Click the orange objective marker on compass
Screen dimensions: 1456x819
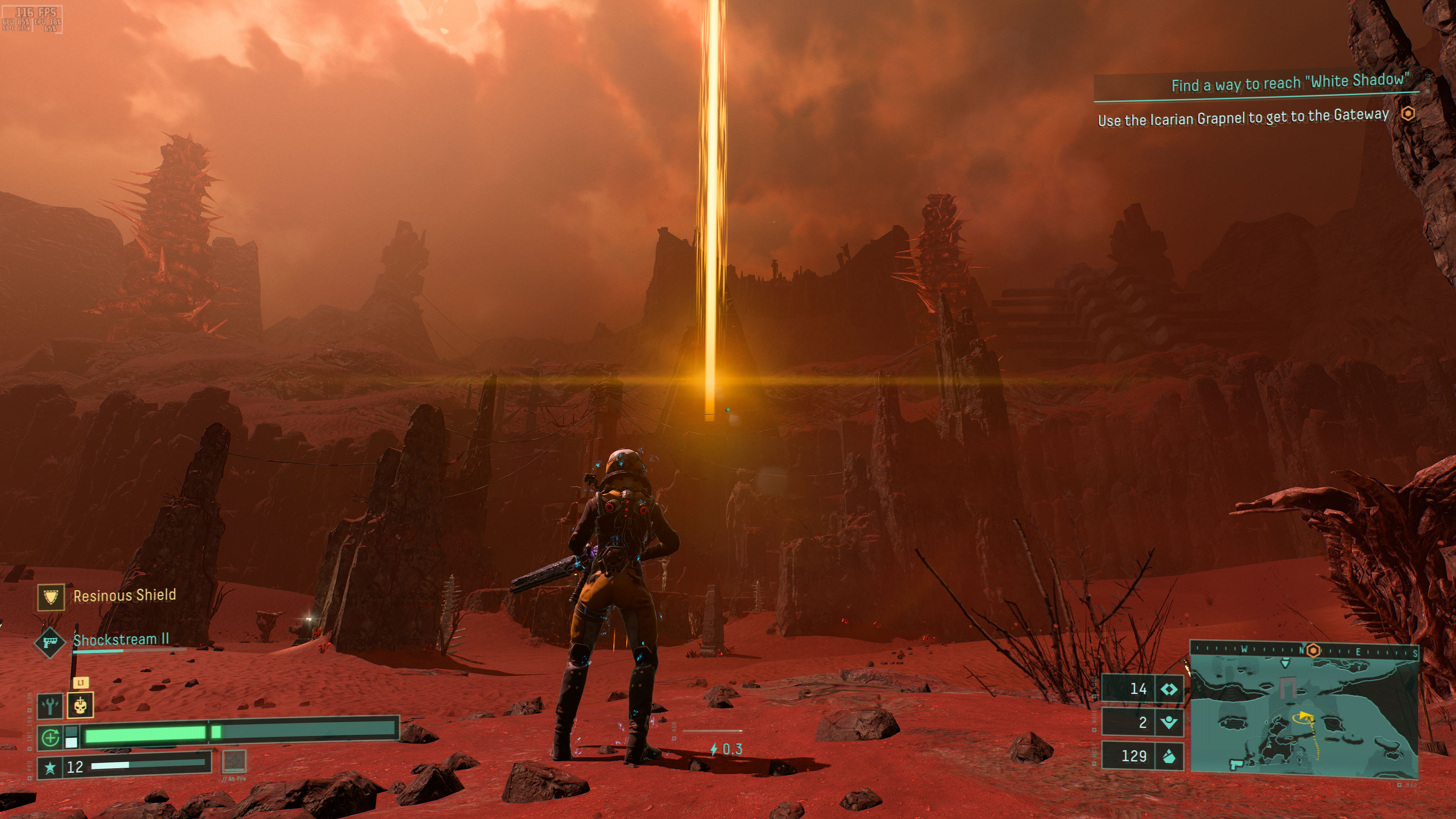1312,651
